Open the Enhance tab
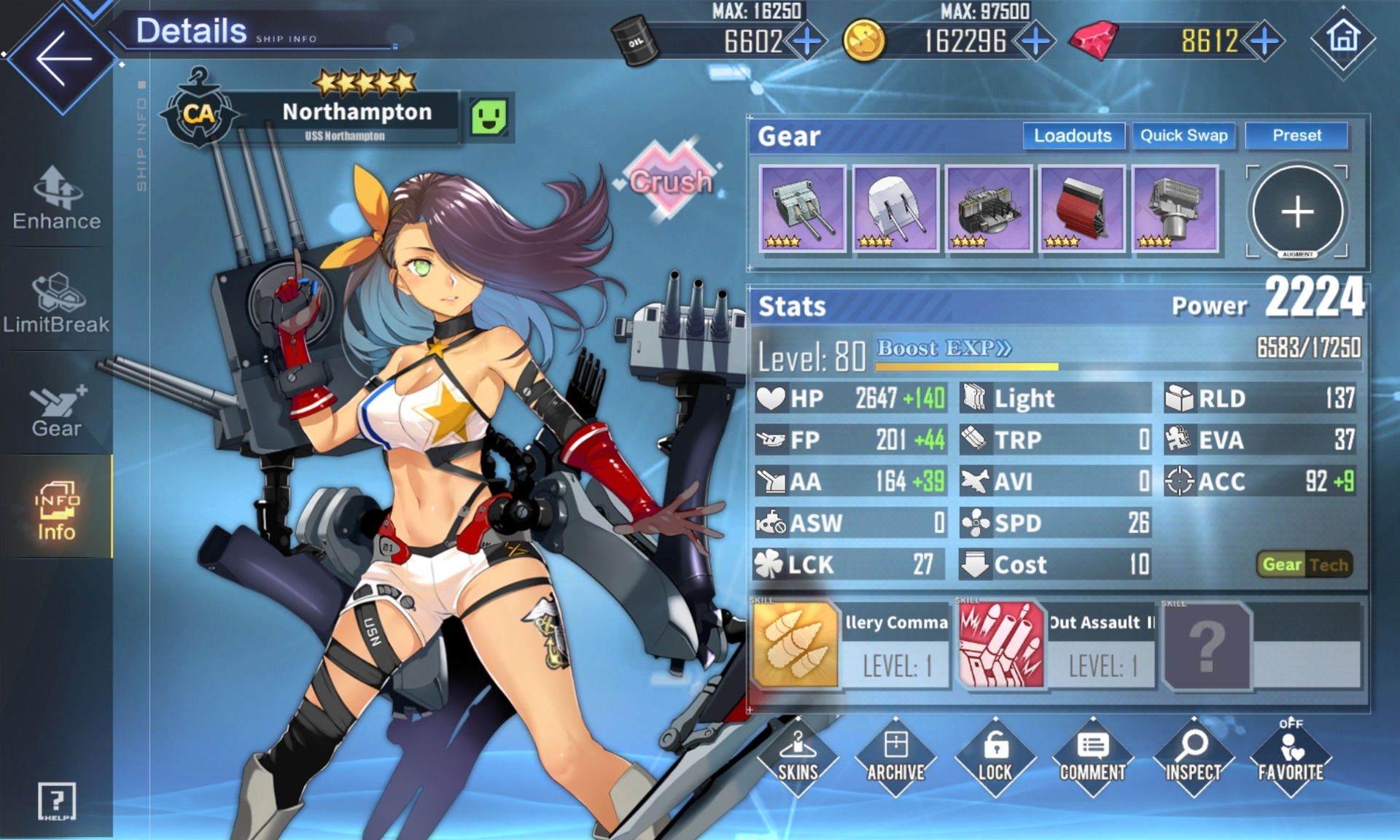Viewport: 1400px width, 840px height. (x=57, y=198)
